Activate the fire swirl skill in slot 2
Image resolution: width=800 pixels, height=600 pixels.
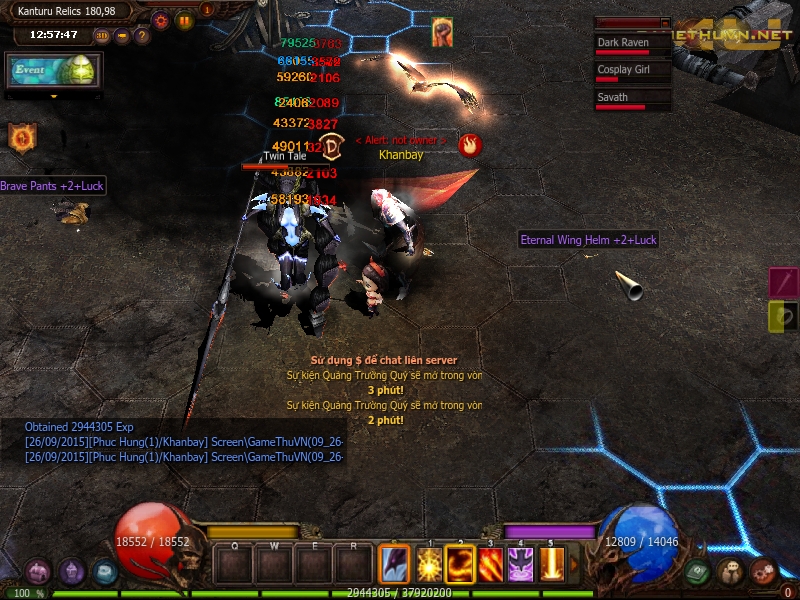461,565
